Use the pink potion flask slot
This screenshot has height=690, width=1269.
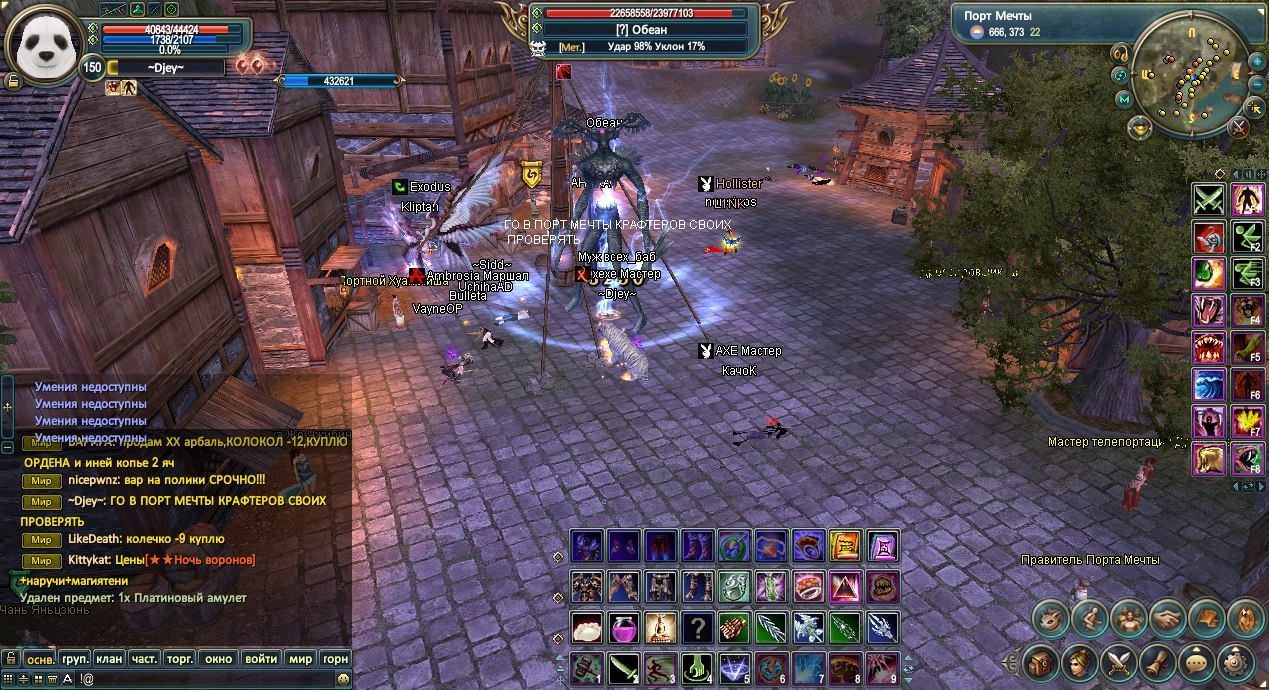625,628
